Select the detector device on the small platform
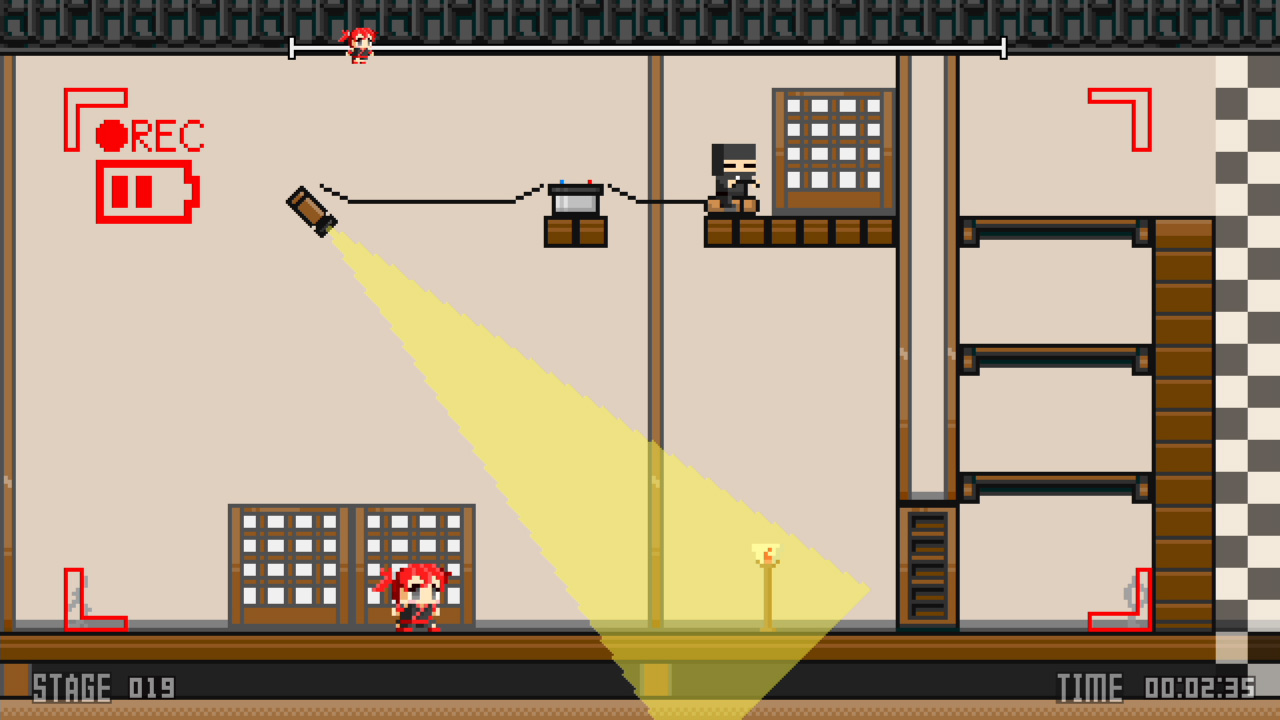The image size is (1280, 720). click(x=575, y=195)
